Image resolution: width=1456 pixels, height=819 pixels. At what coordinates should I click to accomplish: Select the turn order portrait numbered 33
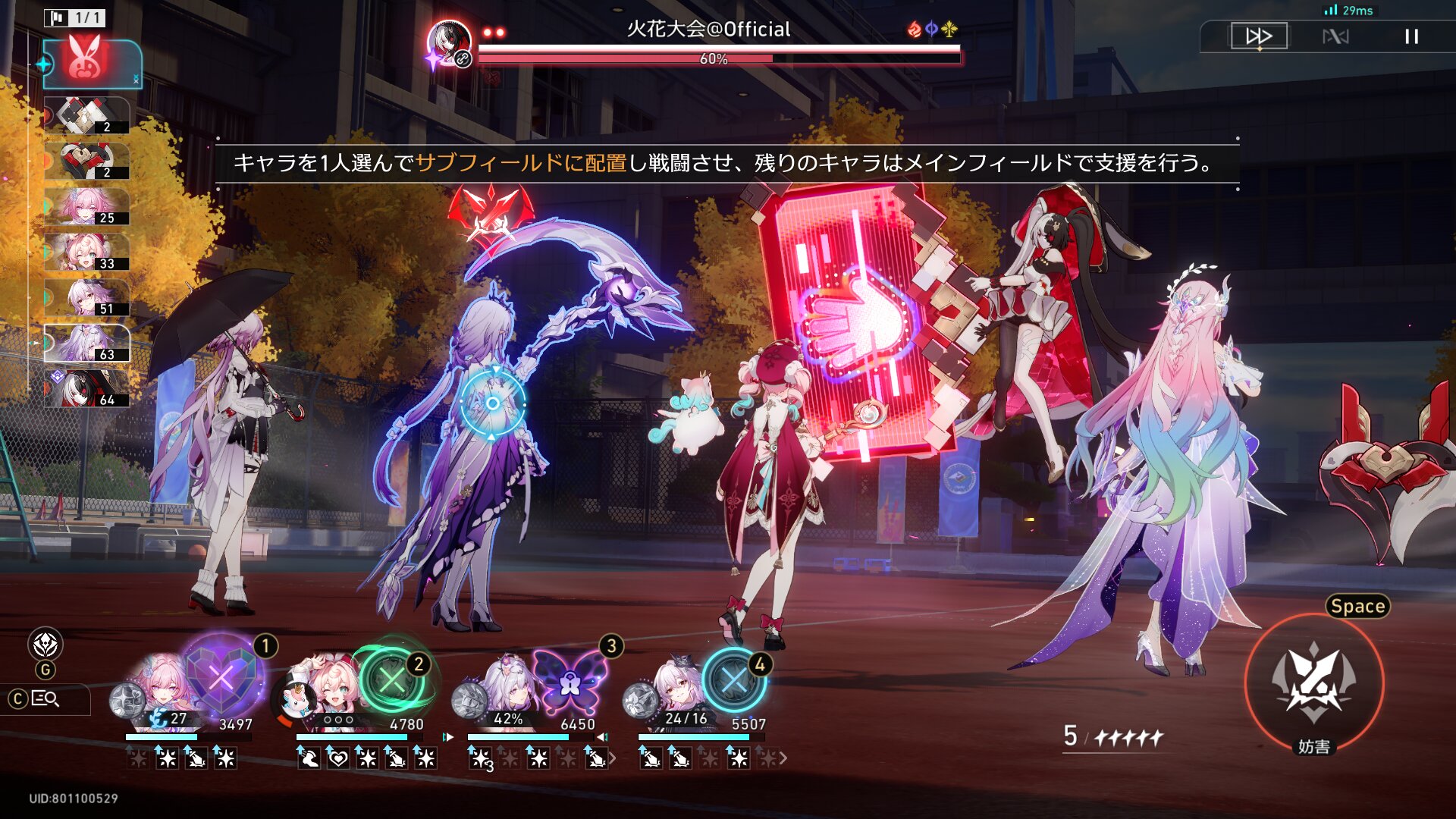86,253
